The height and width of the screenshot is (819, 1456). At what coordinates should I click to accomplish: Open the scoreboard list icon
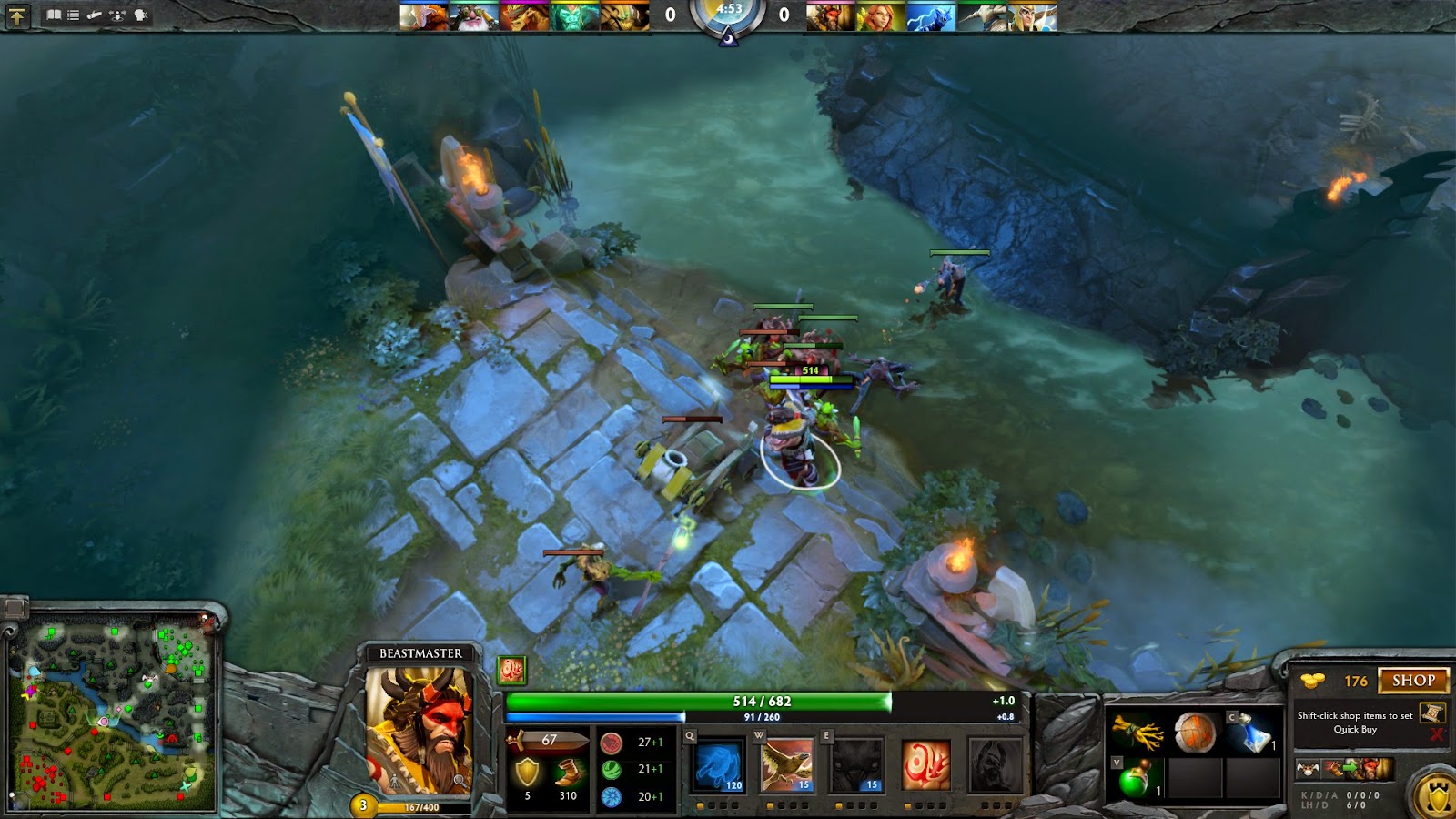72,15
